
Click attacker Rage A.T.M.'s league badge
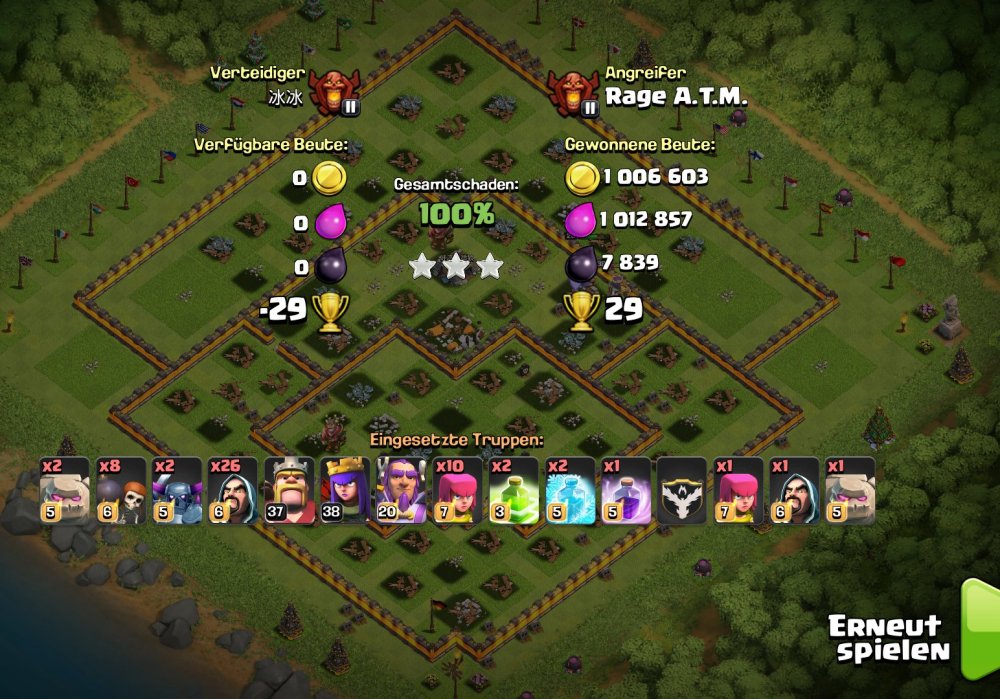(574, 92)
